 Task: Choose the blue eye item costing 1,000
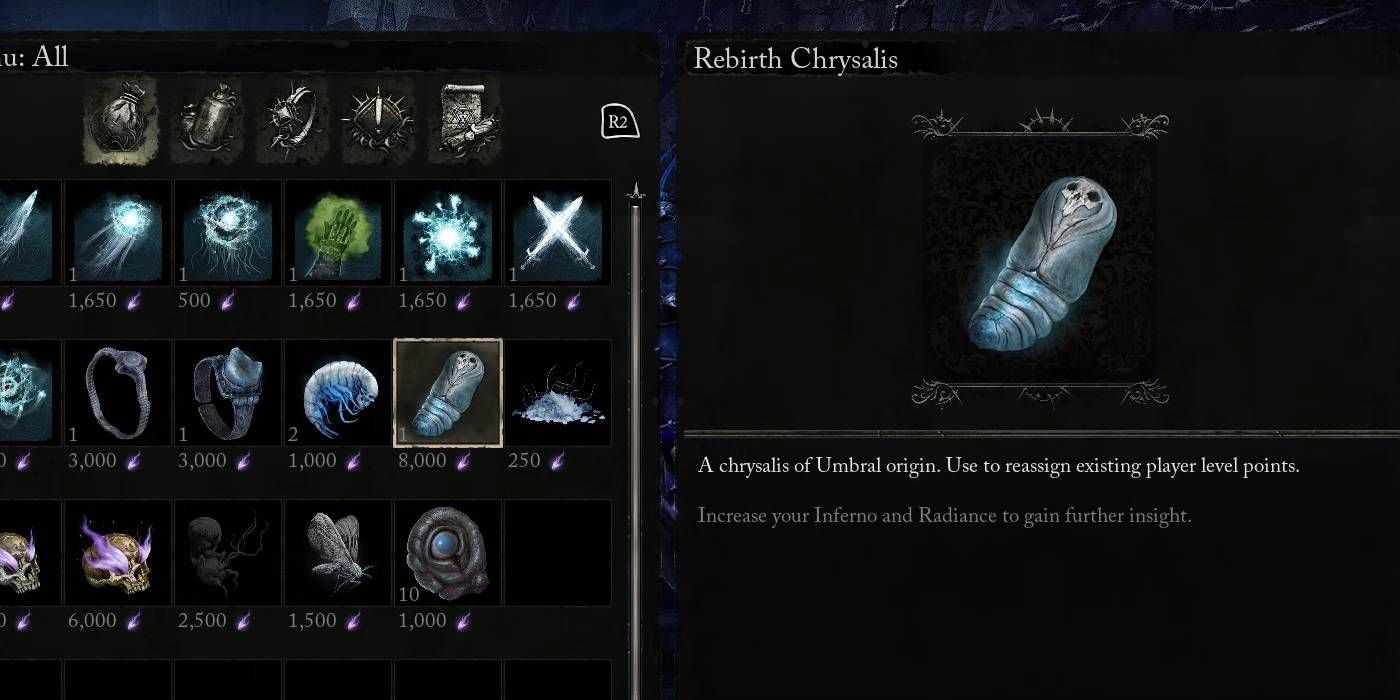448,553
